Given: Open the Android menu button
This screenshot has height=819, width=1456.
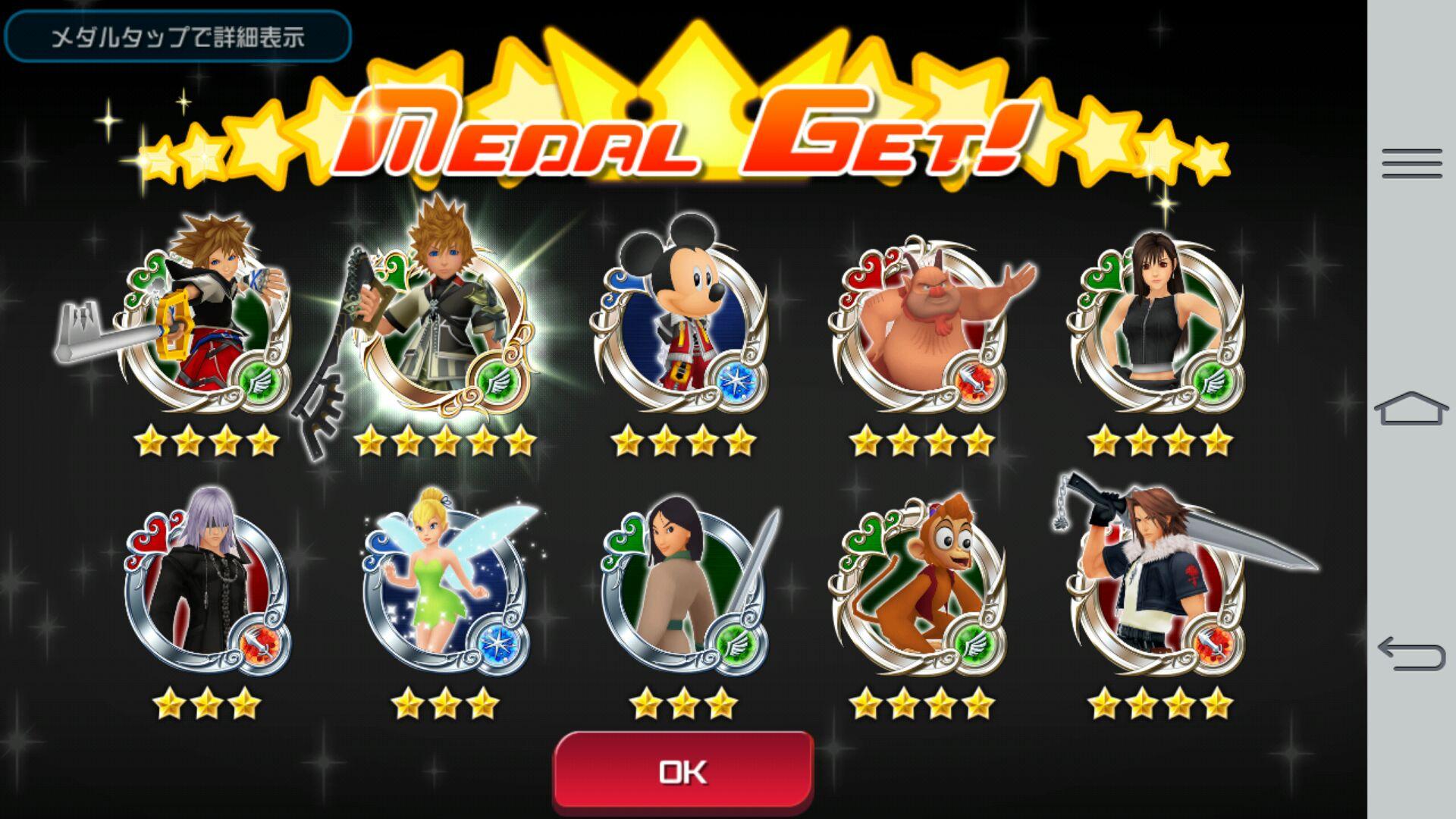Looking at the screenshot, I should pyautogui.click(x=1411, y=164).
